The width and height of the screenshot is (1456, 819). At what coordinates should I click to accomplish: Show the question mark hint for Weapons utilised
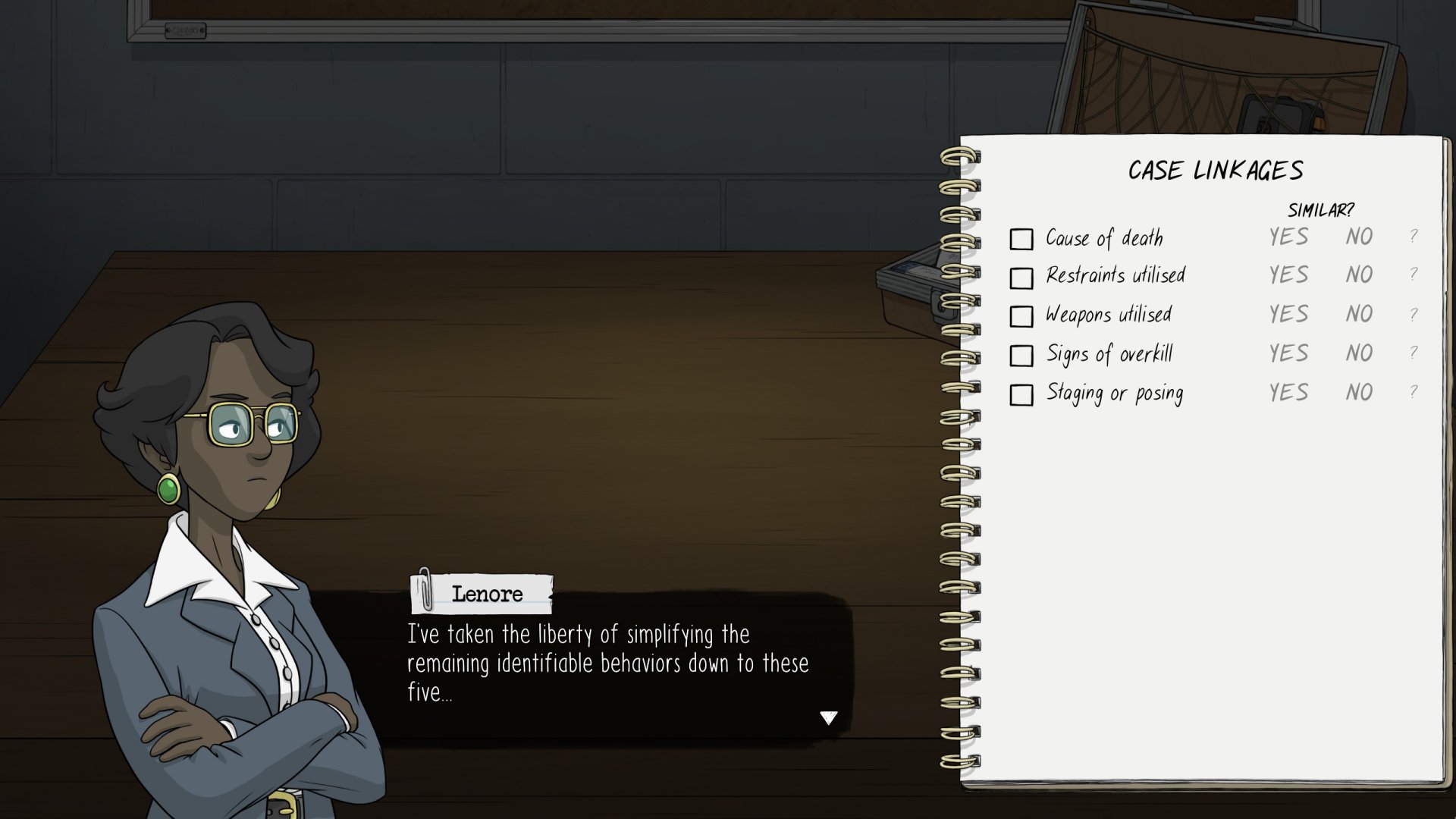1414,314
